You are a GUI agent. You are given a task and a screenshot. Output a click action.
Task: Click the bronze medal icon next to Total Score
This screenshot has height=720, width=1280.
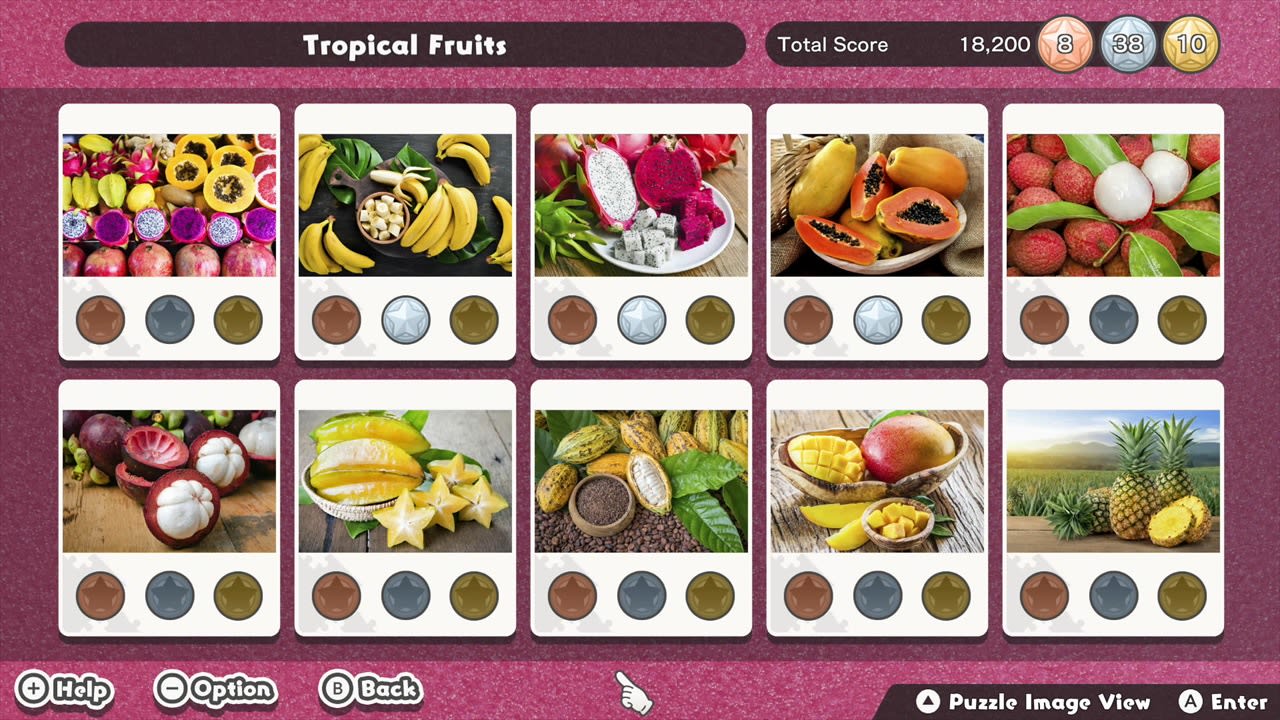(x=1063, y=44)
